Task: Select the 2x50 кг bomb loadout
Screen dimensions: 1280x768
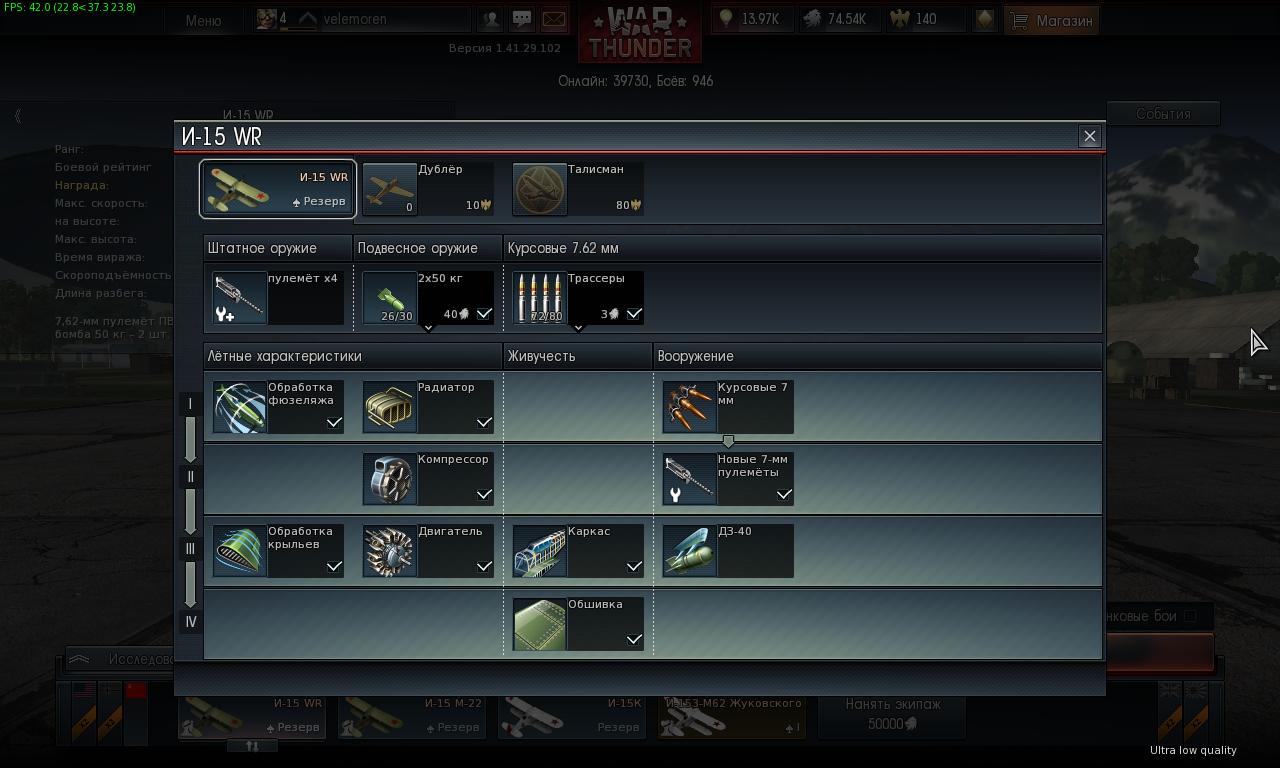Action: (x=428, y=298)
